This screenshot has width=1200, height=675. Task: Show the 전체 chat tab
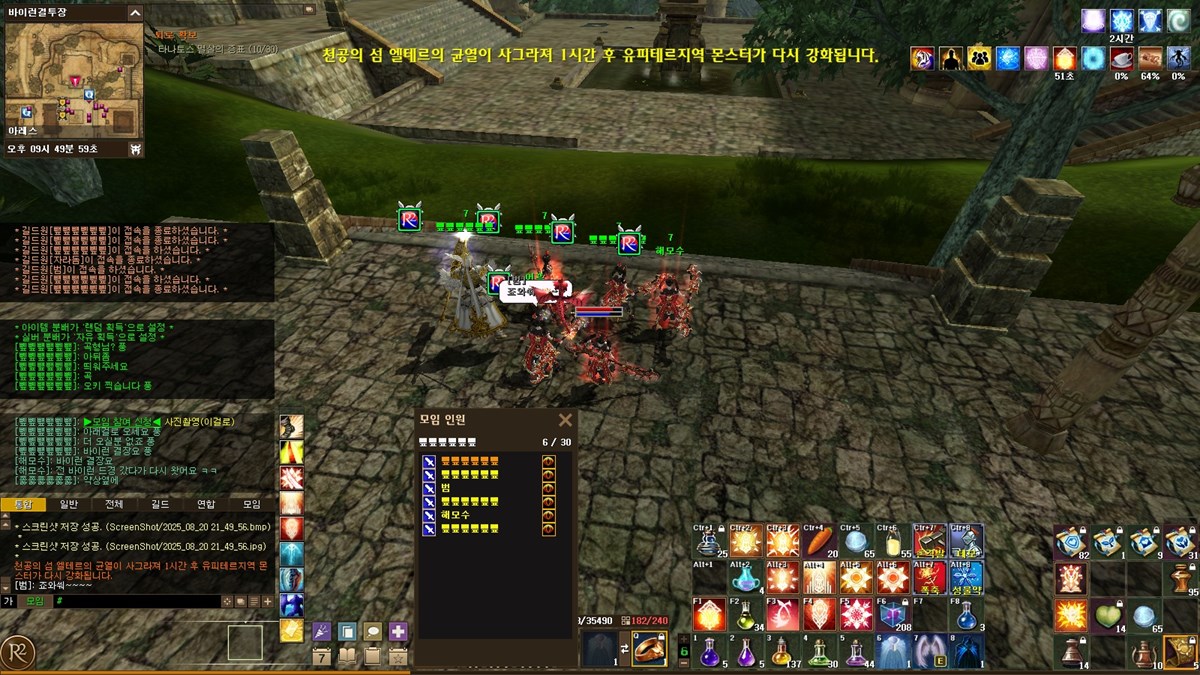pyautogui.click(x=114, y=505)
